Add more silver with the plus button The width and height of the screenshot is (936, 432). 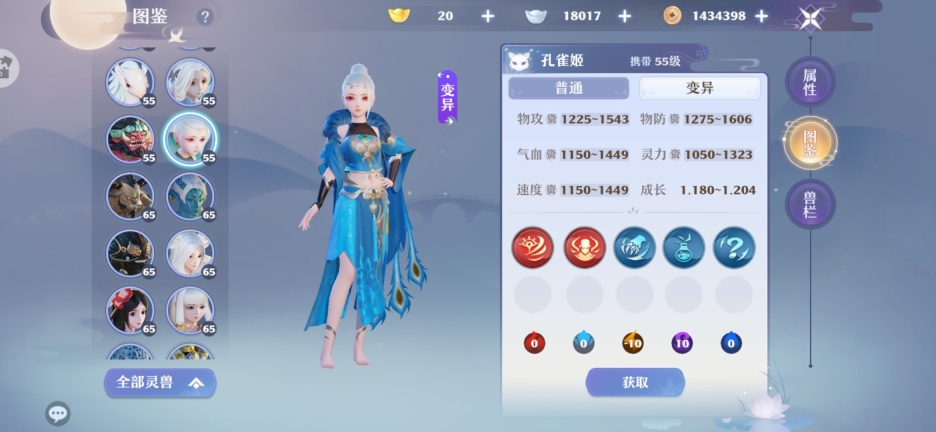tap(624, 16)
